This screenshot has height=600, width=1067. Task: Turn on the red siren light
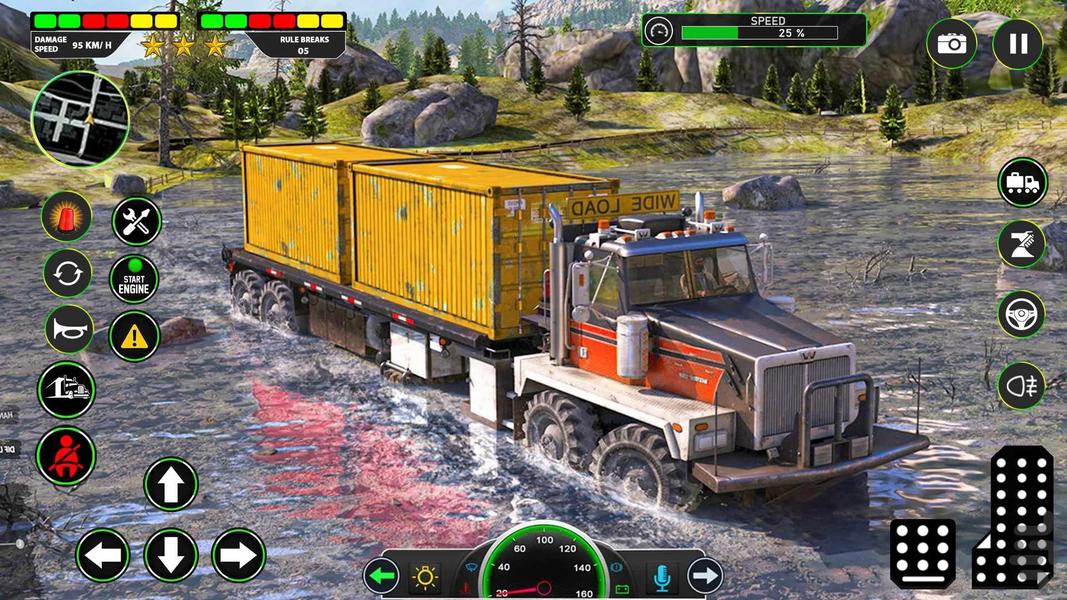[x=67, y=217]
